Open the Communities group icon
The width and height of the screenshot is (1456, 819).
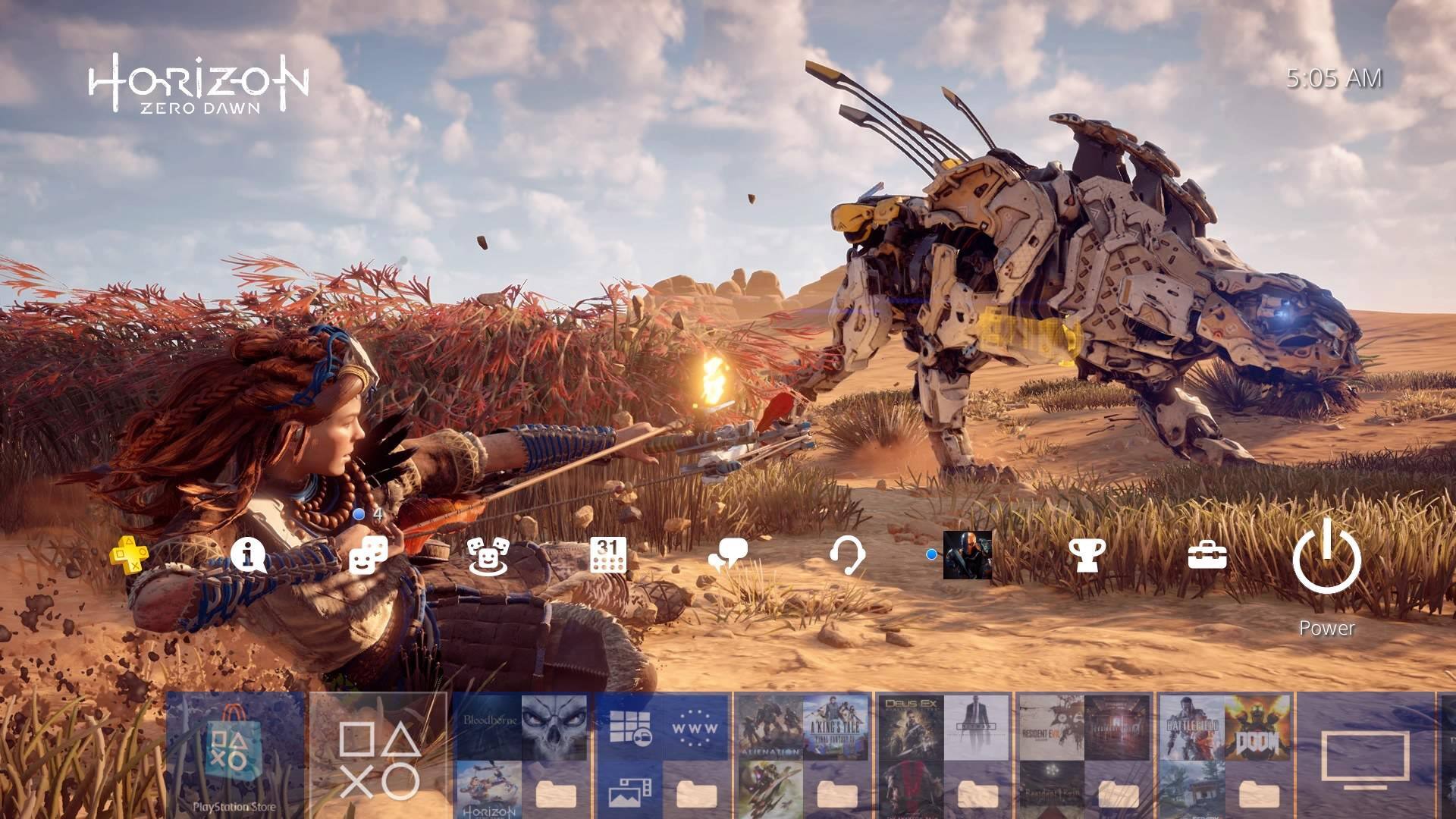(487, 555)
